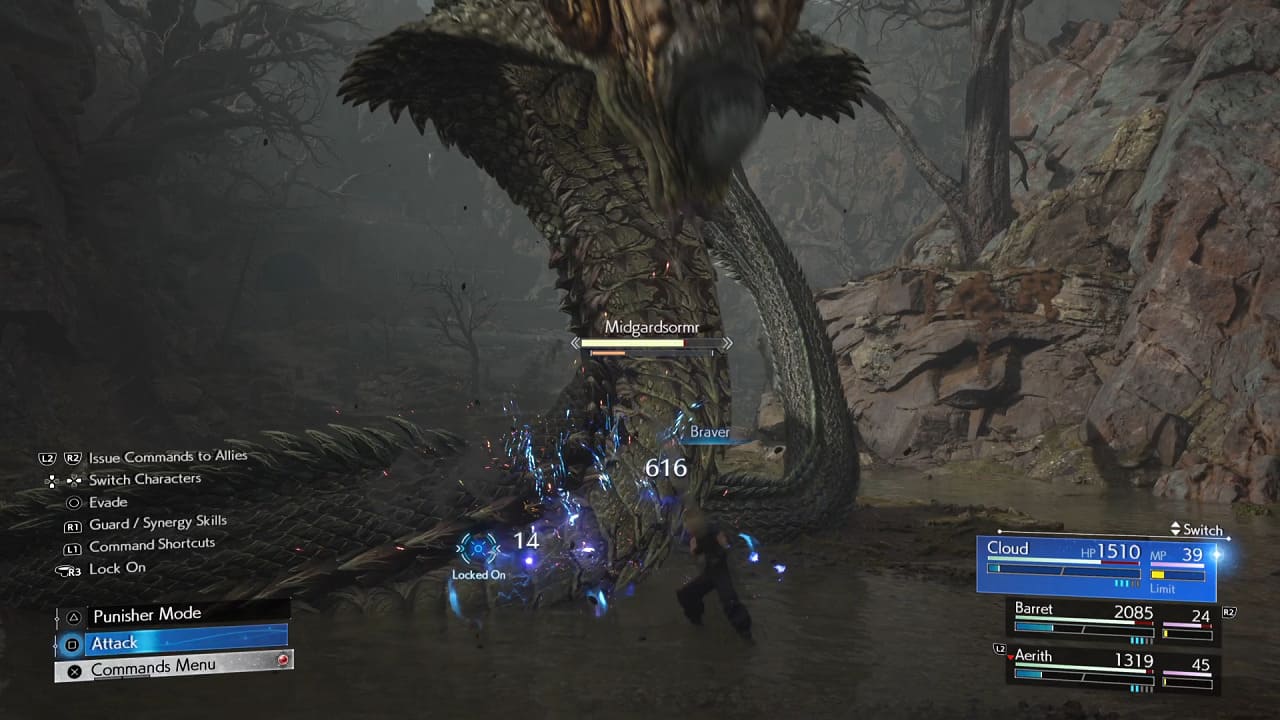Select Cloud's party panel
This screenshot has width=1280, height=720.
pos(1096,566)
